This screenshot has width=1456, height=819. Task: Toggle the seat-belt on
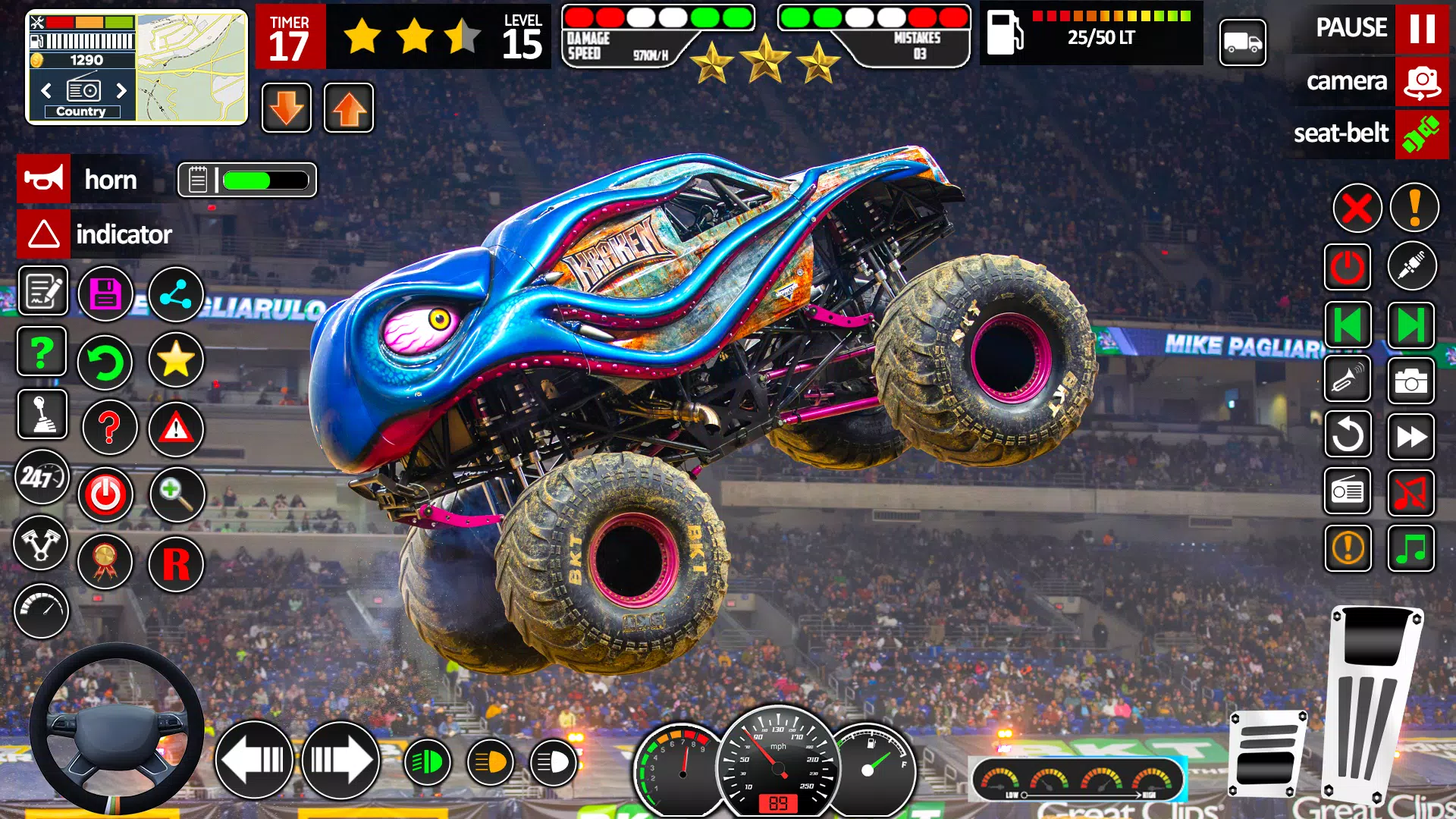click(x=1424, y=135)
